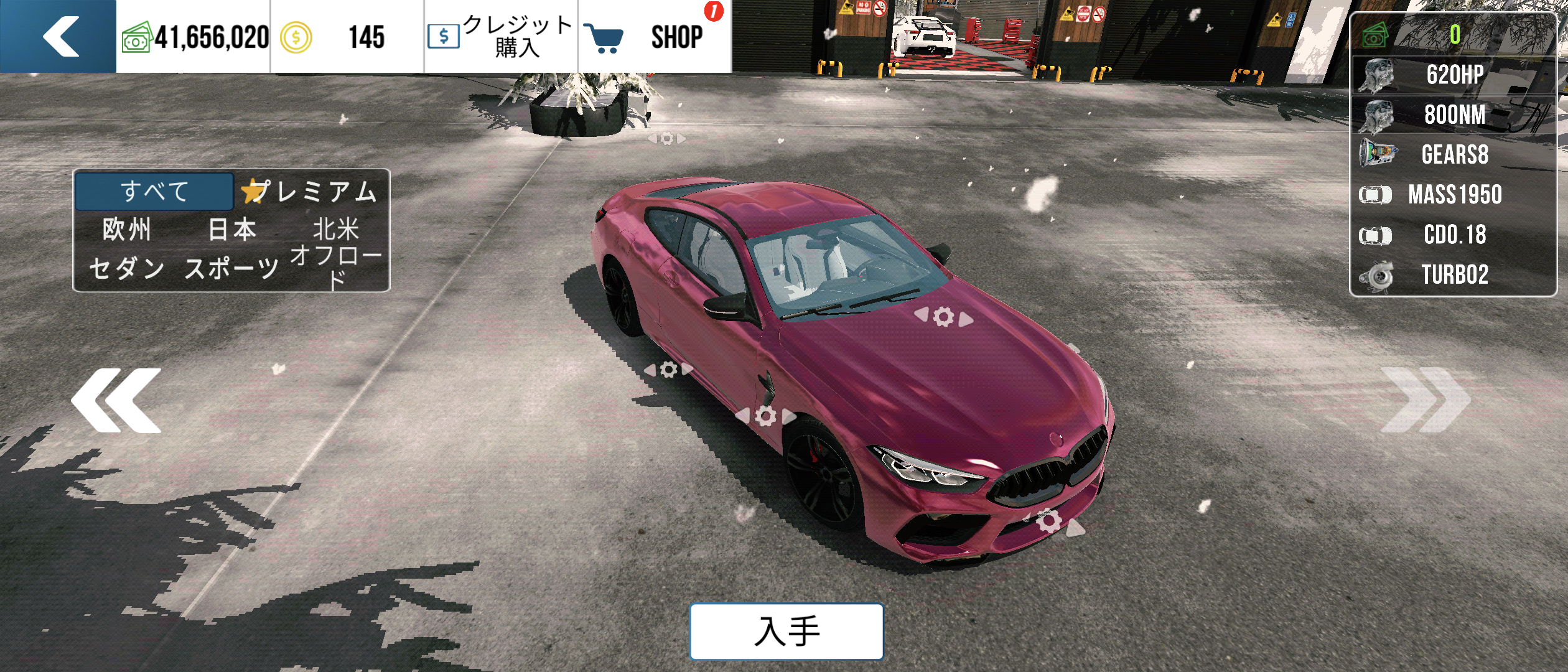Choose the オフロード category
Screen dimensions: 1568x672
point(336,268)
